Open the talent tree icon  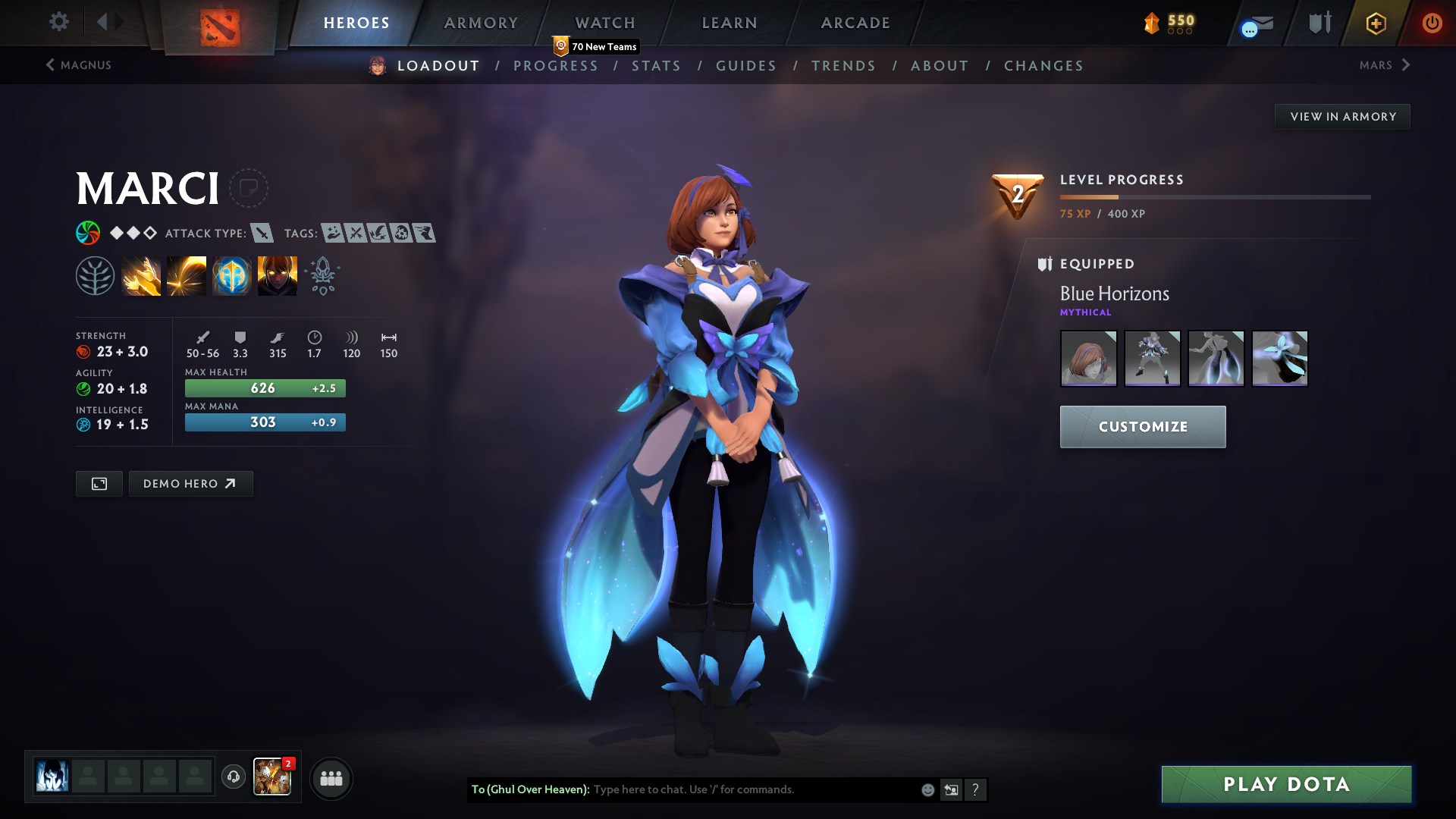(95, 275)
